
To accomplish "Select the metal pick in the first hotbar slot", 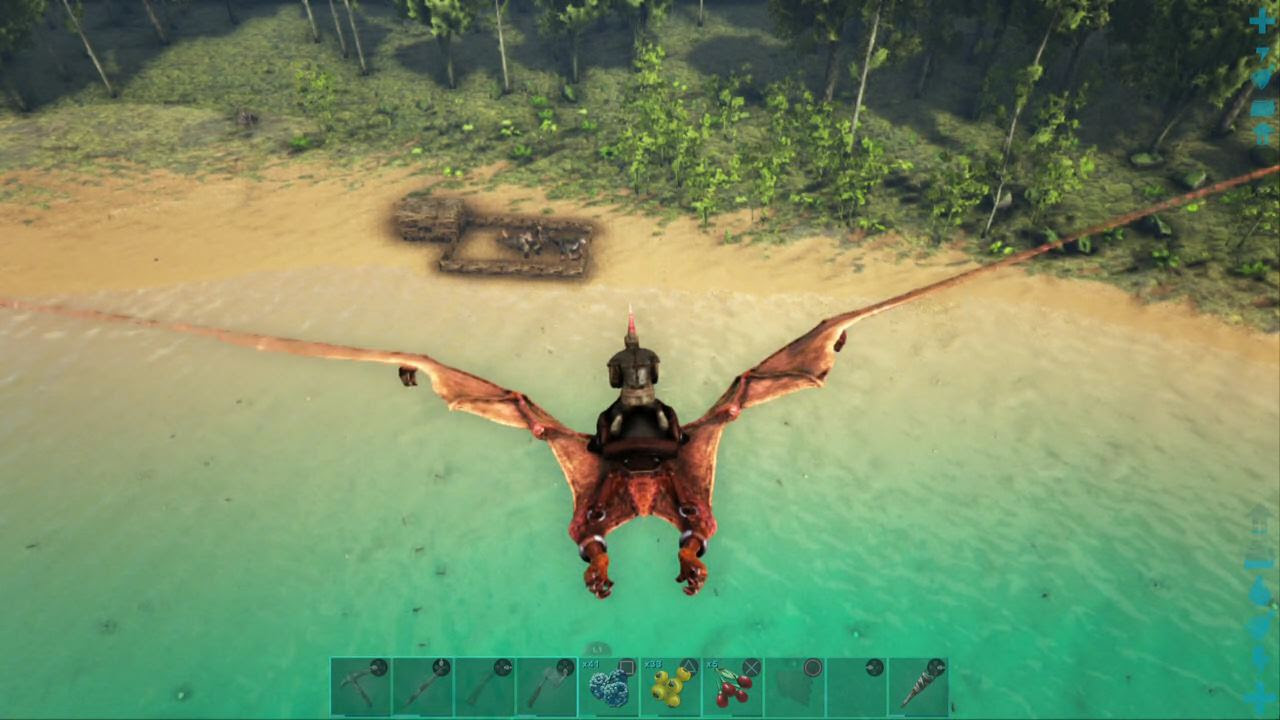I will 361,685.
